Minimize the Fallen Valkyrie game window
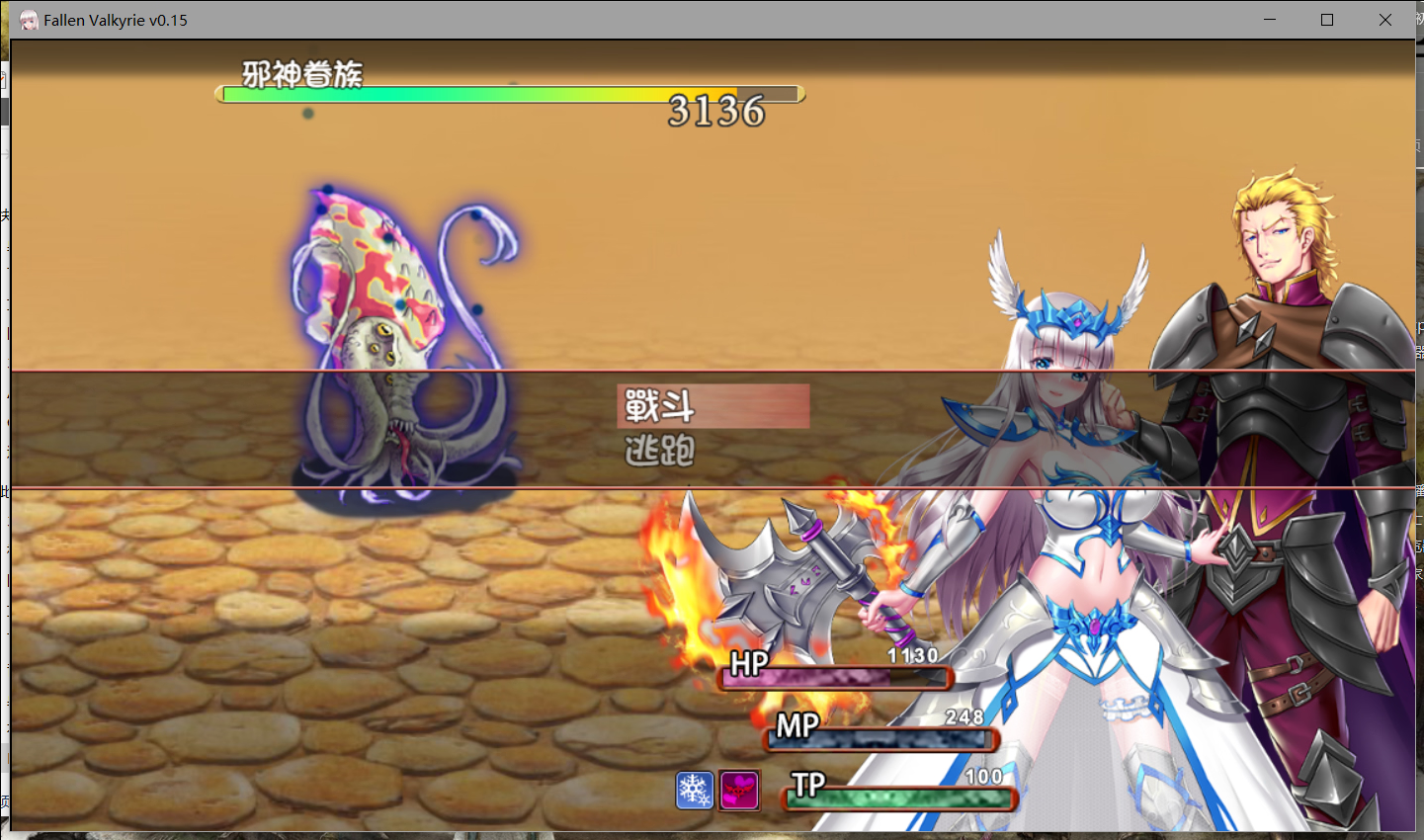The width and height of the screenshot is (1424, 840). point(1268,19)
